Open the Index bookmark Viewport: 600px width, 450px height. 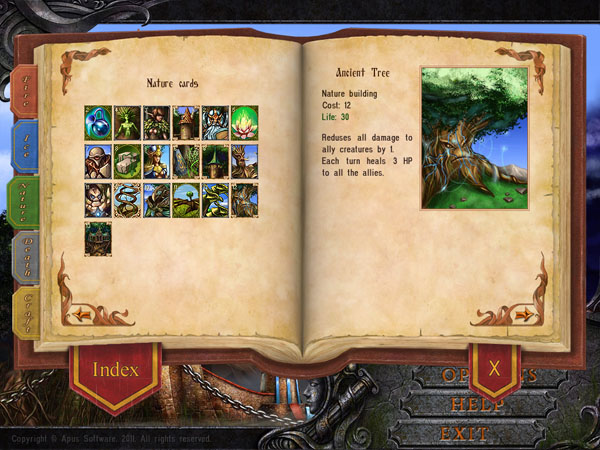pos(115,369)
